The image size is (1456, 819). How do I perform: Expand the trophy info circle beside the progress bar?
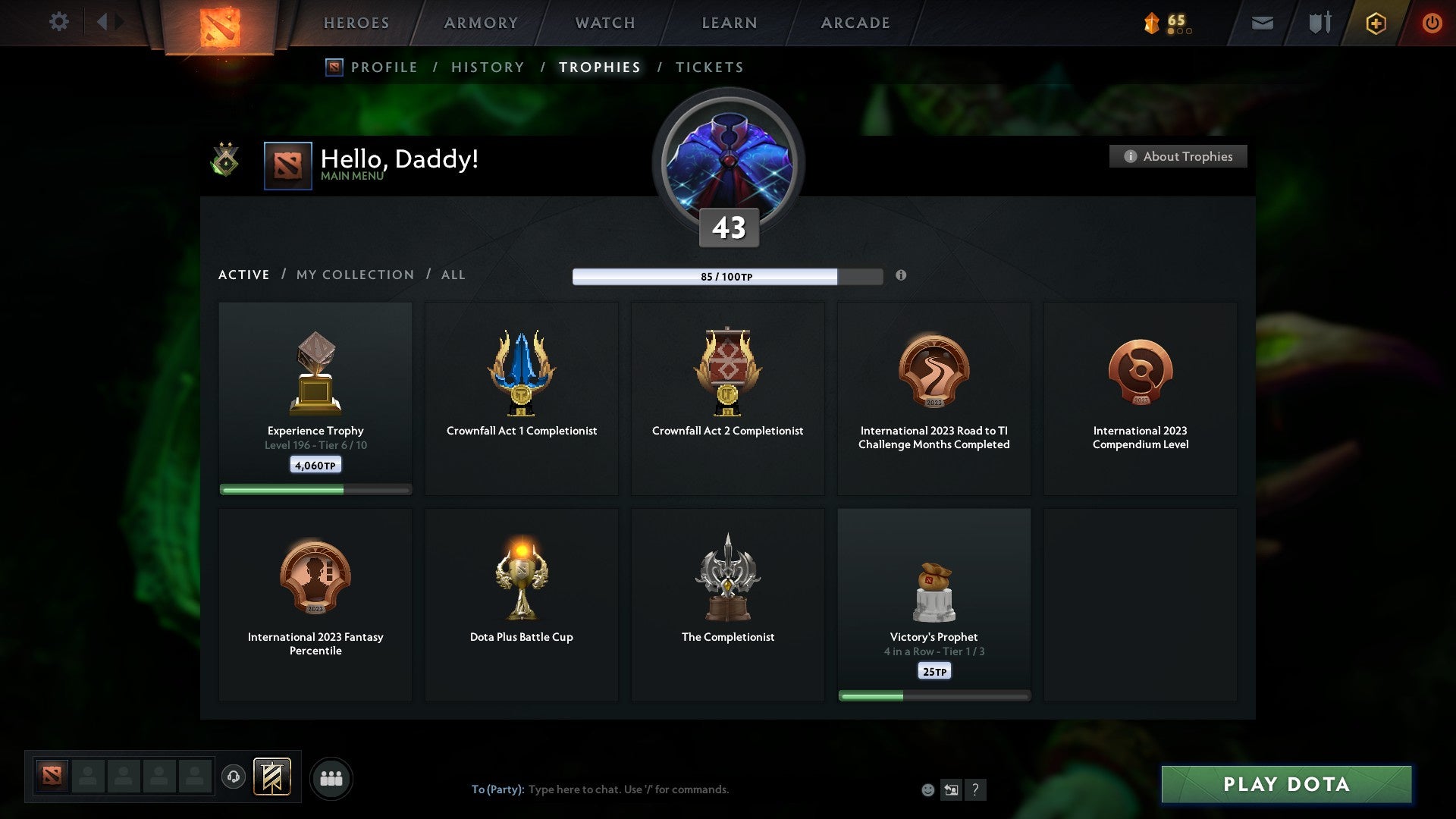901,276
